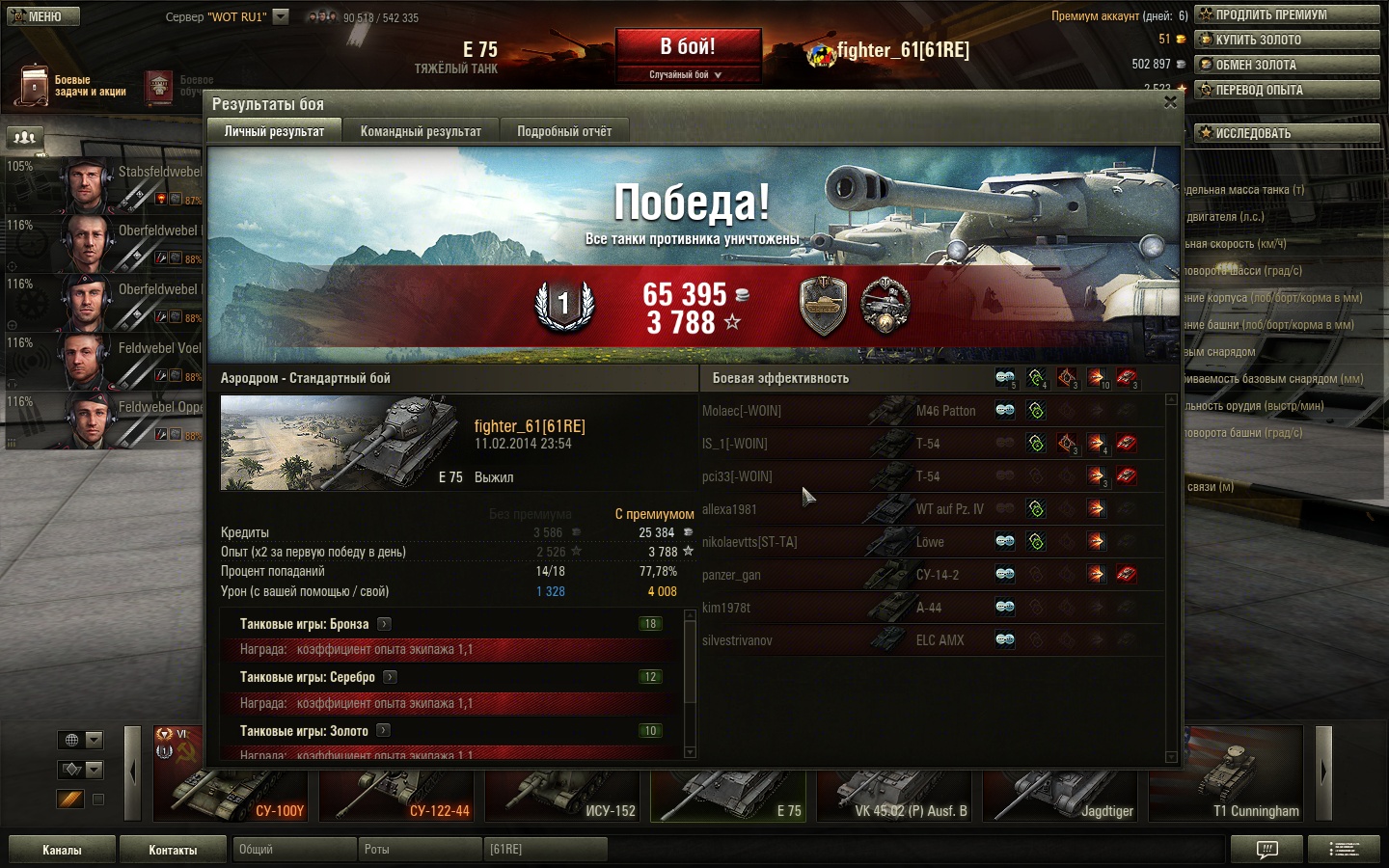This screenshot has width=1389, height=868.
Task: Extend premium with Продлить премиум
Action: 1287,14
